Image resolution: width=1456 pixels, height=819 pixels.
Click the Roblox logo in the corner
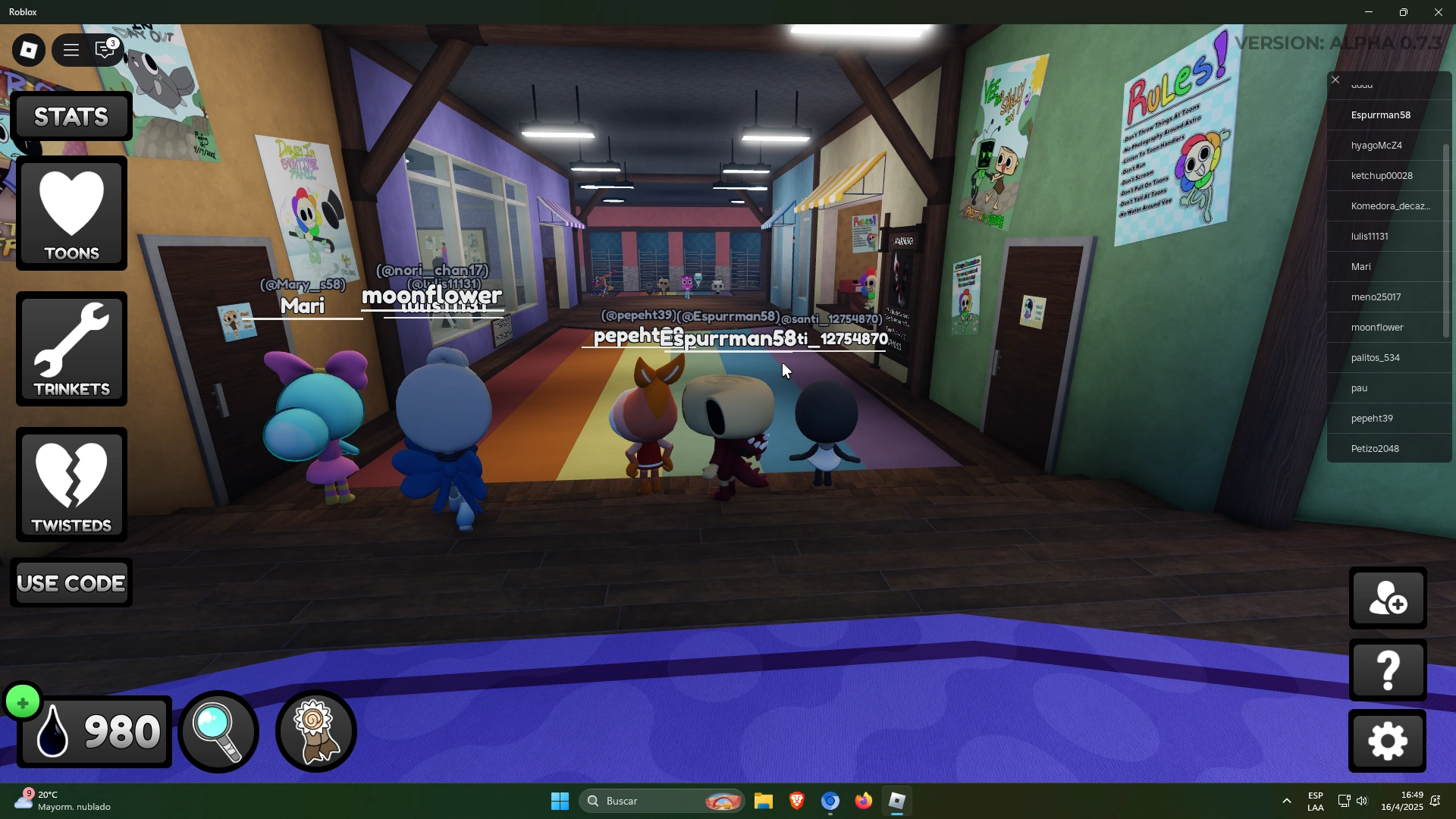click(28, 49)
